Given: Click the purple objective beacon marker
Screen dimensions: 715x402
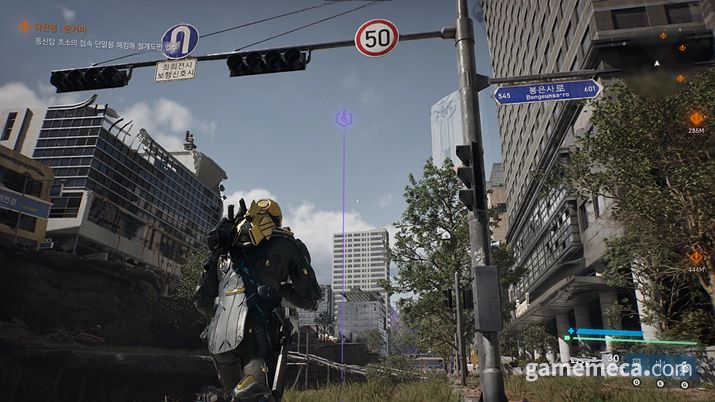Looking at the screenshot, I should point(343,119).
